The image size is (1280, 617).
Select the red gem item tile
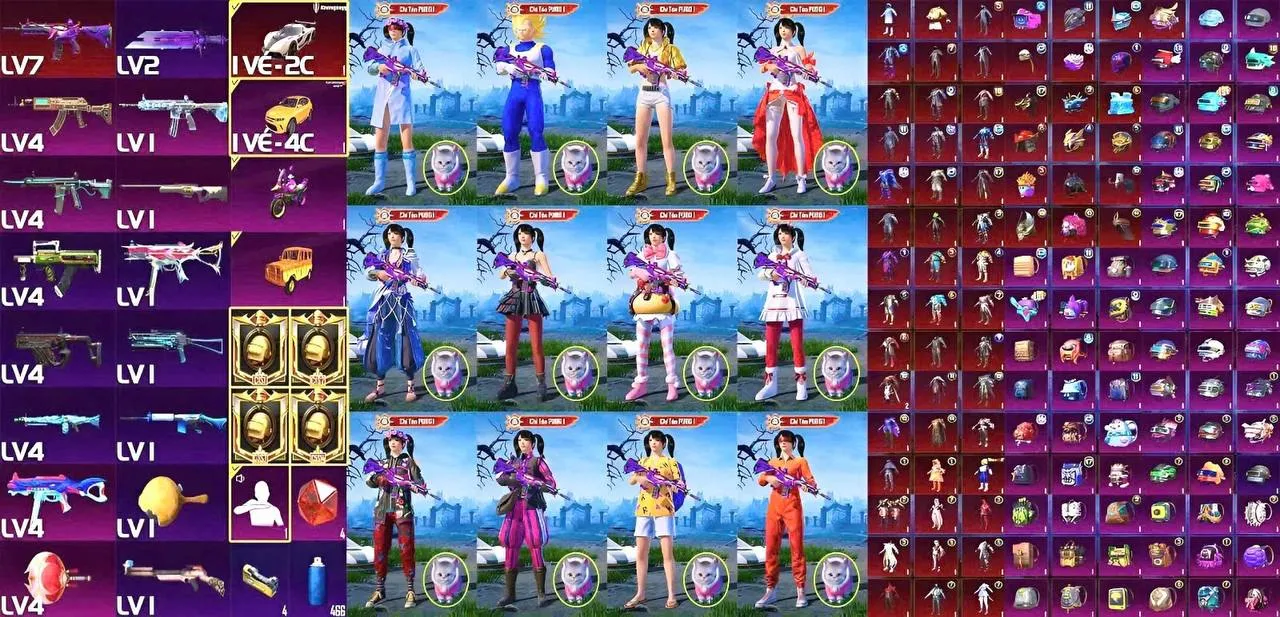318,502
